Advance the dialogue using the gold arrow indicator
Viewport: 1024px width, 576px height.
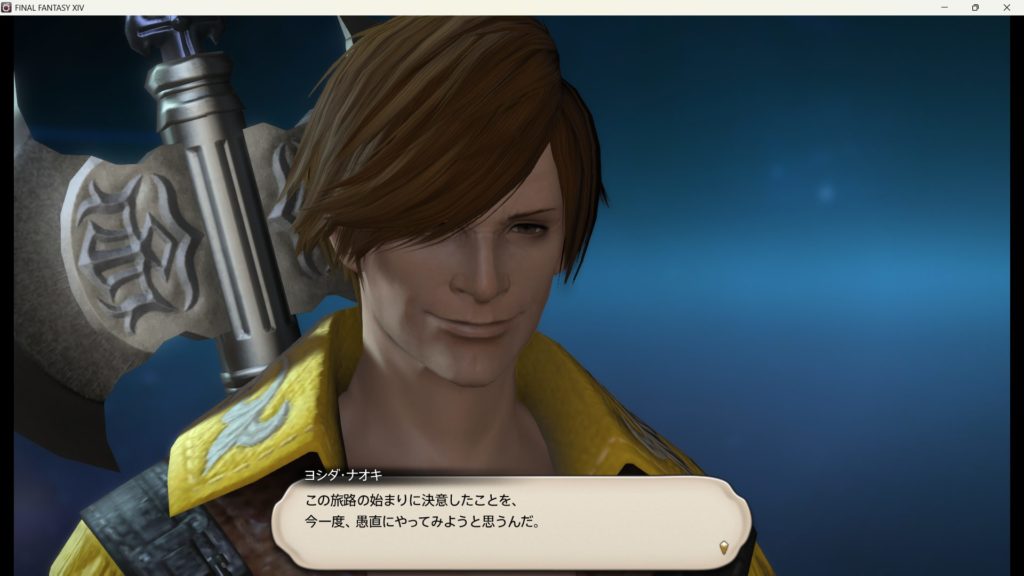click(723, 547)
